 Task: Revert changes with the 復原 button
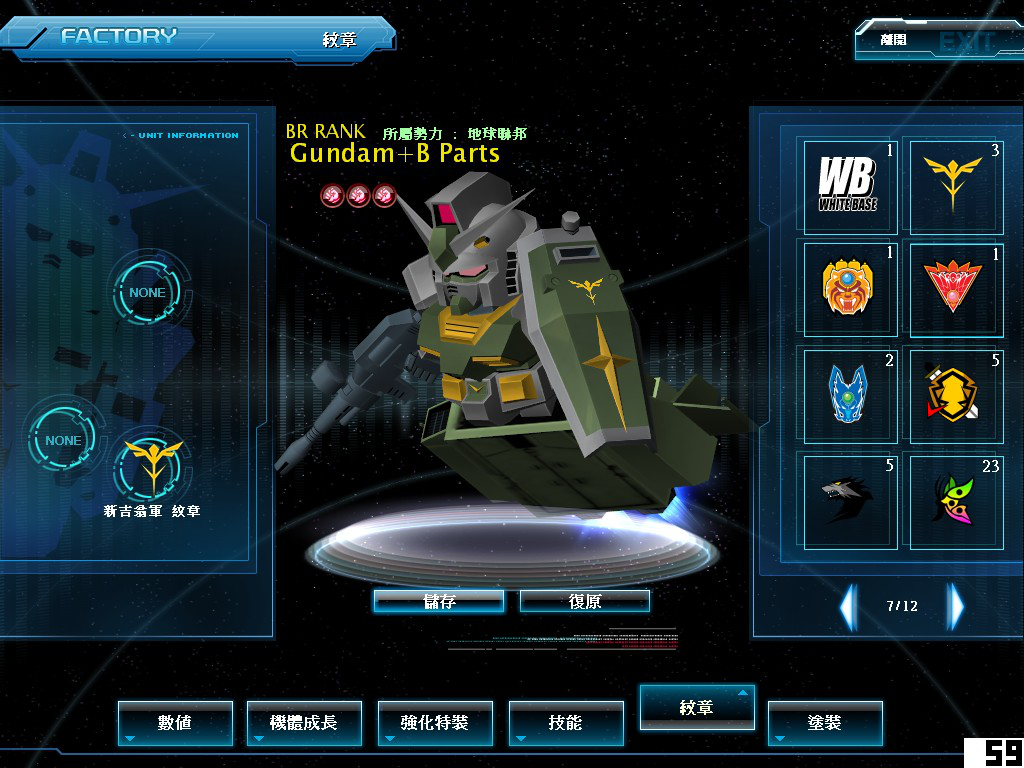(x=585, y=601)
